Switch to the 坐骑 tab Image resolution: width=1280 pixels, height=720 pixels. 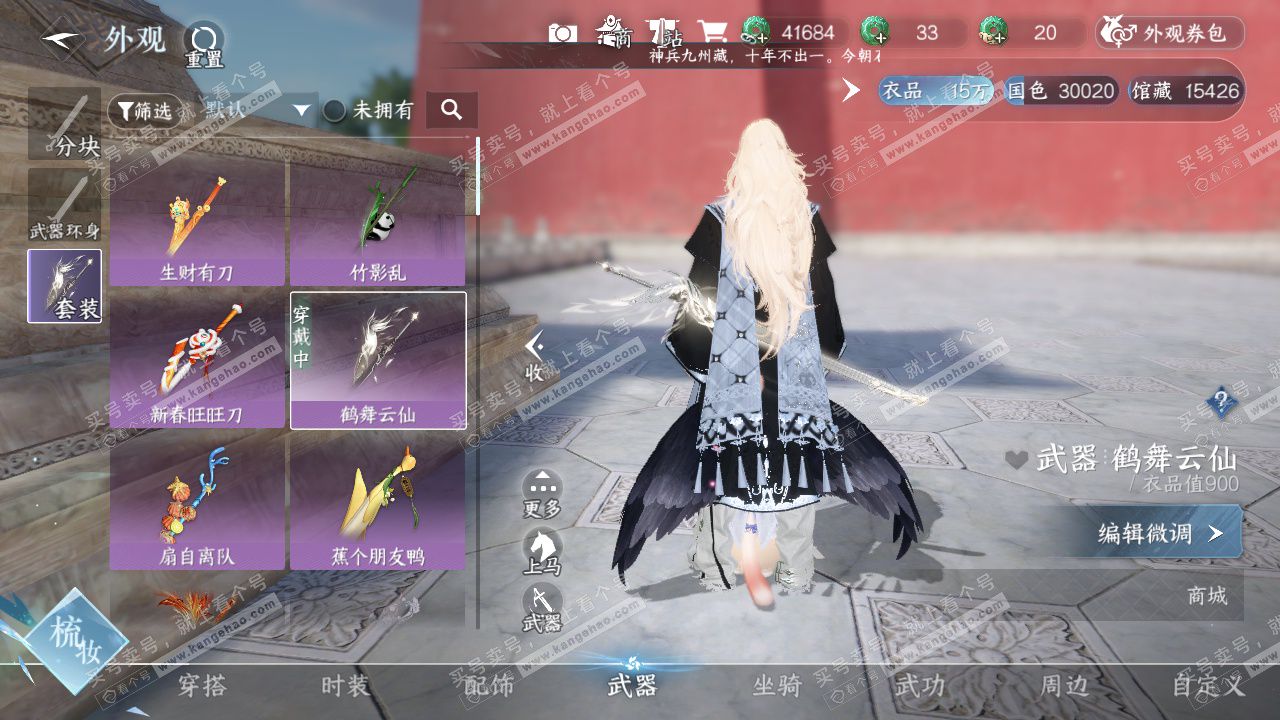pyautogui.click(x=777, y=686)
